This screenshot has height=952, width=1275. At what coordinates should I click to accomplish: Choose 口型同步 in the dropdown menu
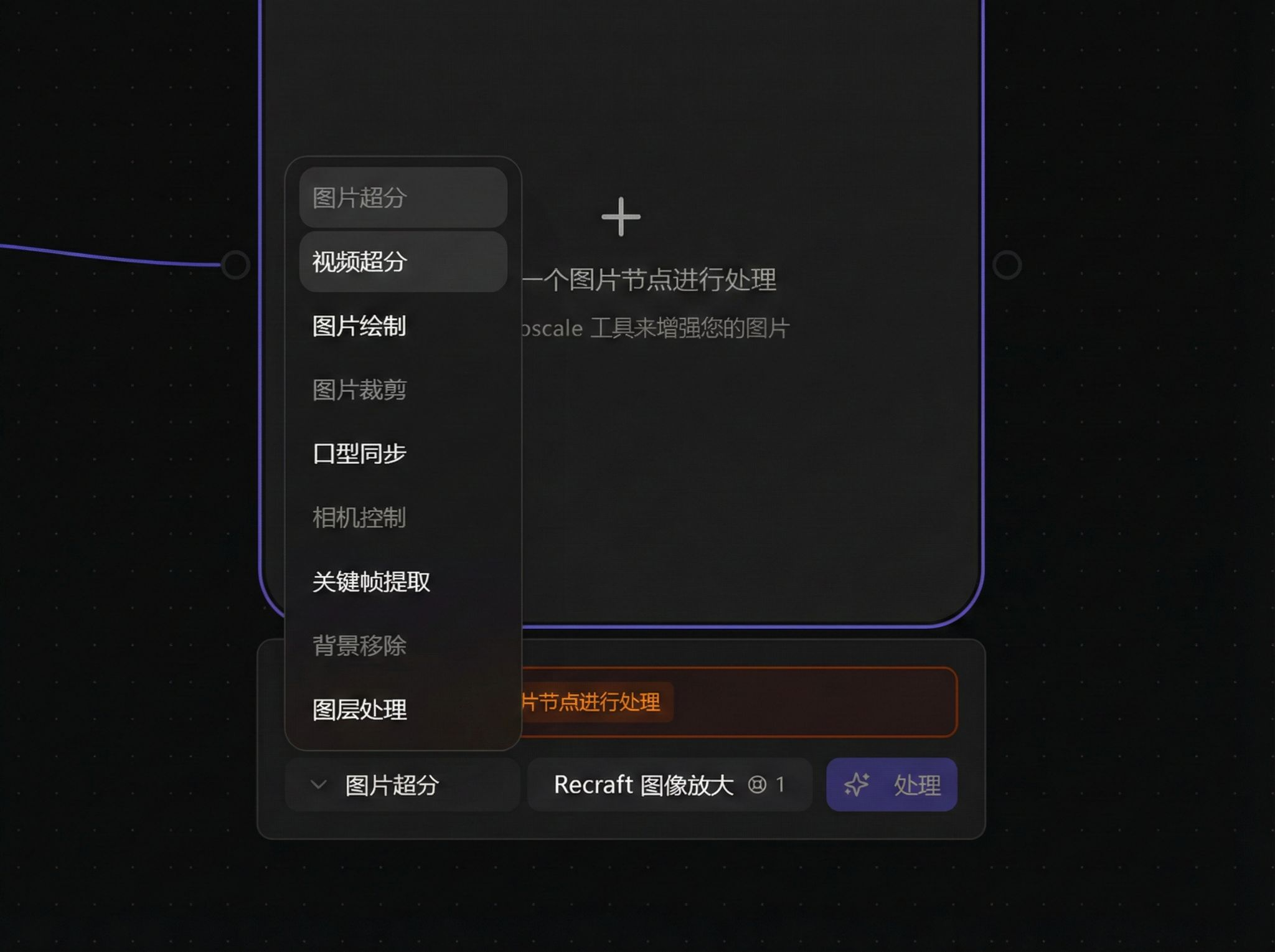coord(360,454)
